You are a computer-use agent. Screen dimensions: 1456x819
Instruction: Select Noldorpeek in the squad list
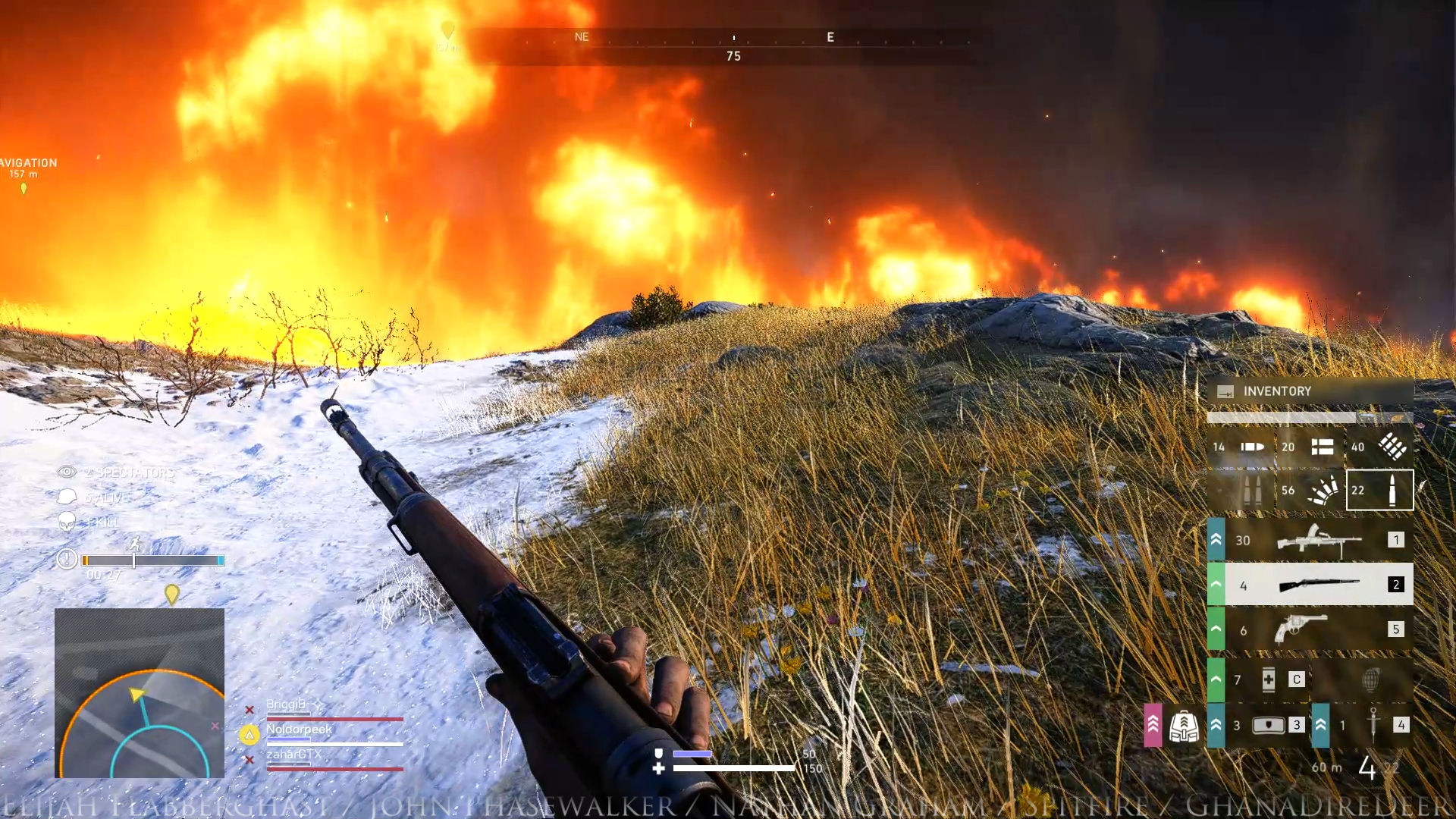299,730
